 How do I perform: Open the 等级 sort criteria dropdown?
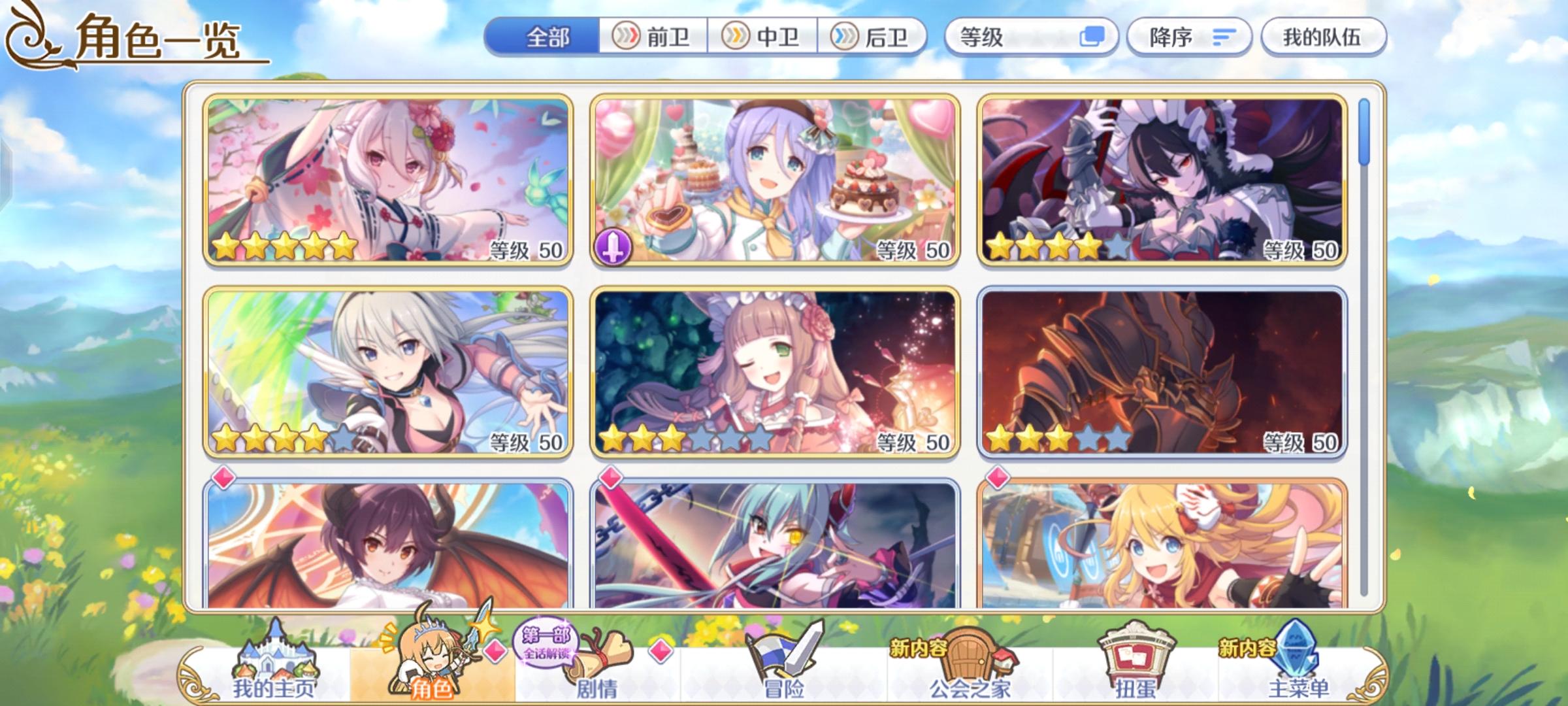[1031, 37]
